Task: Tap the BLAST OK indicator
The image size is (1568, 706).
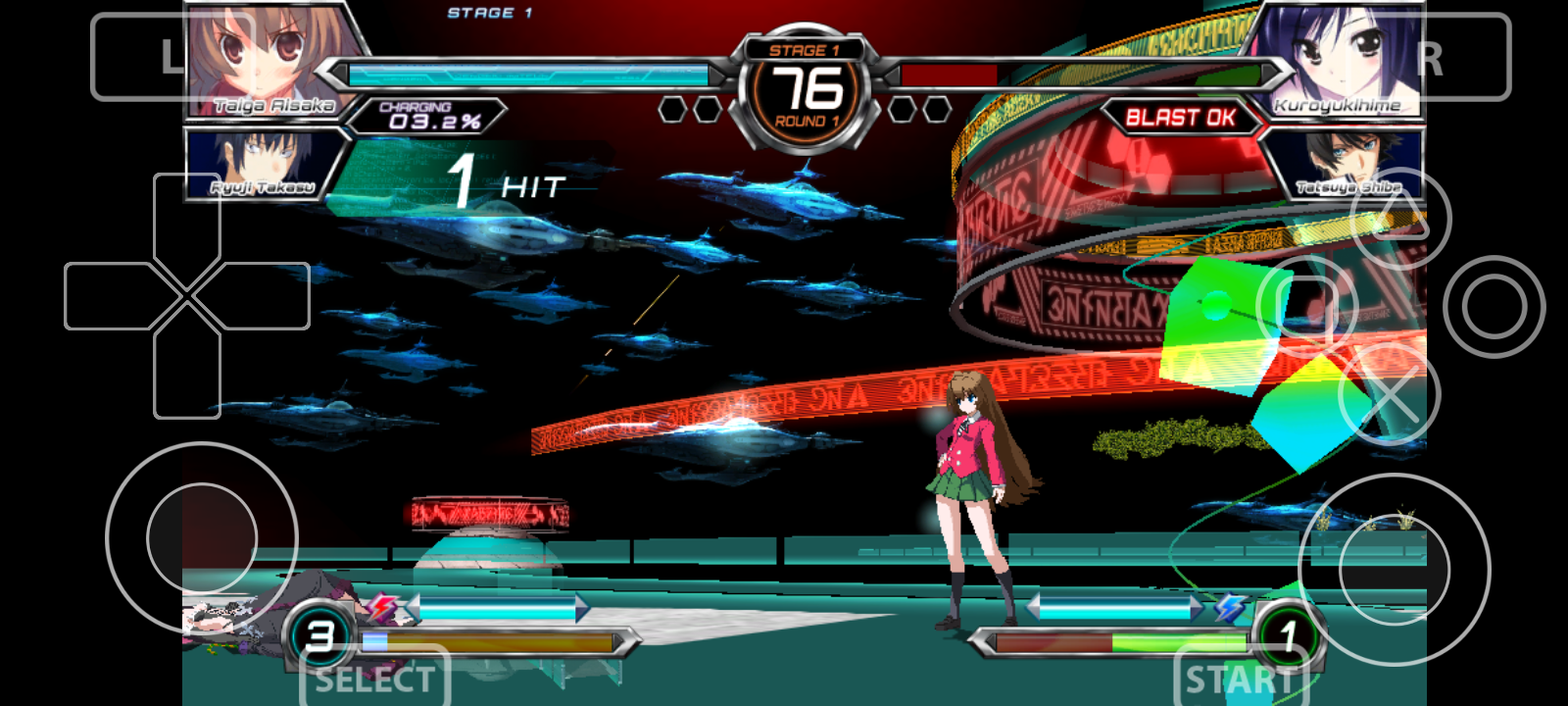Action: [1181, 118]
